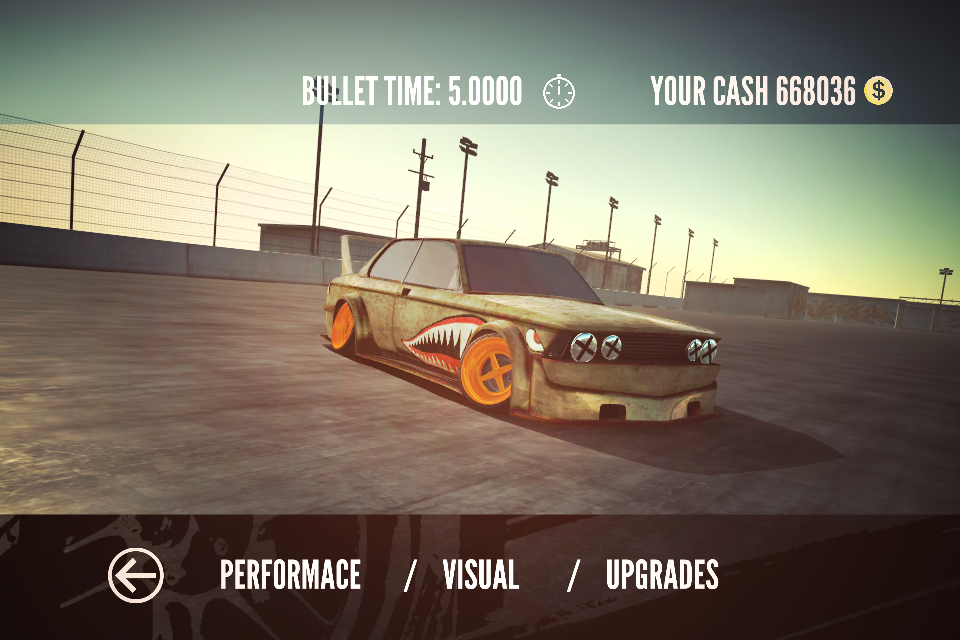Switch to the Visual customization tab
Image resolution: width=960 pixels, height=640 pixels.
coord(481,576)
